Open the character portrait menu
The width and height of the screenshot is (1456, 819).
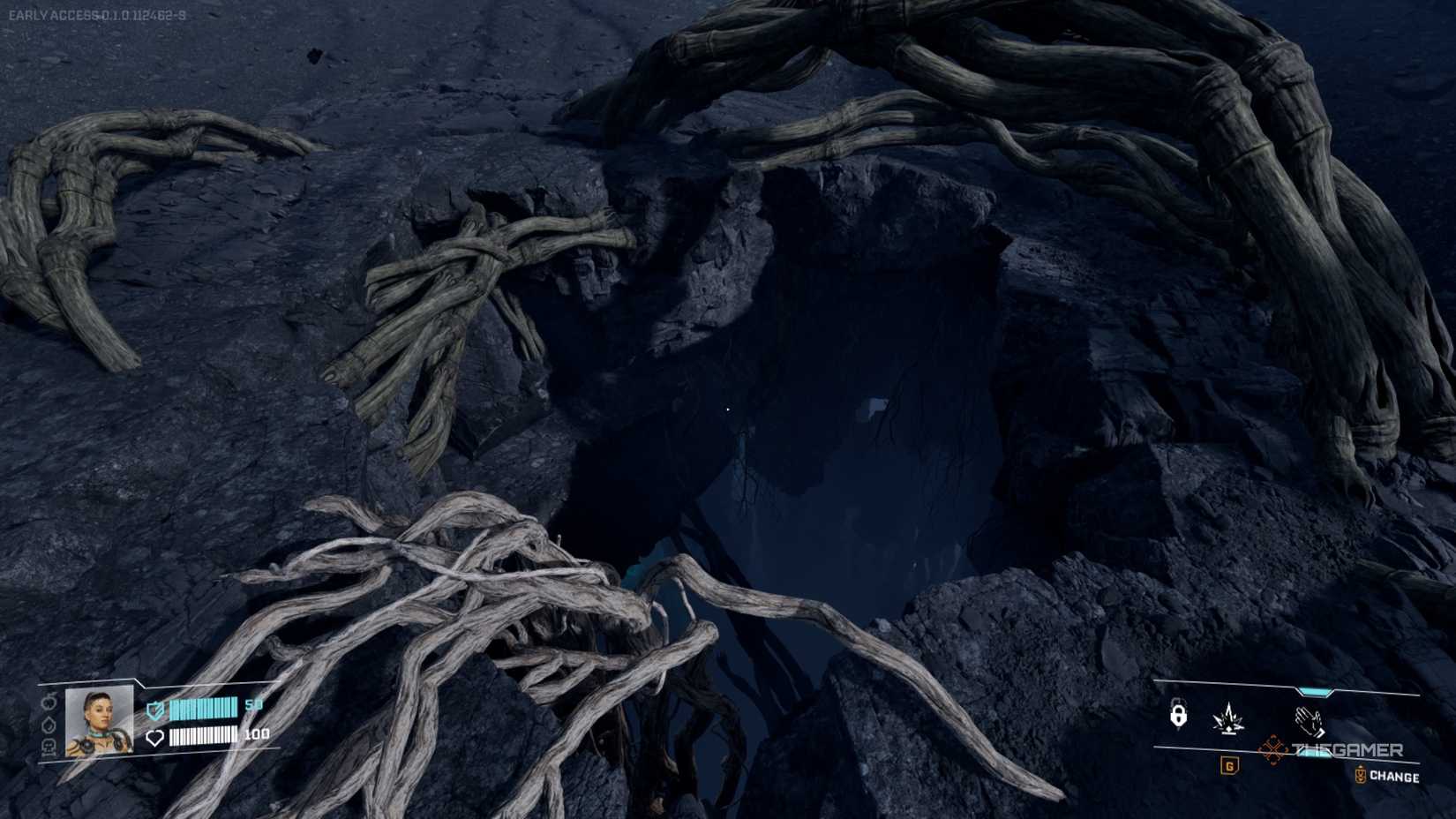[99, 724]
